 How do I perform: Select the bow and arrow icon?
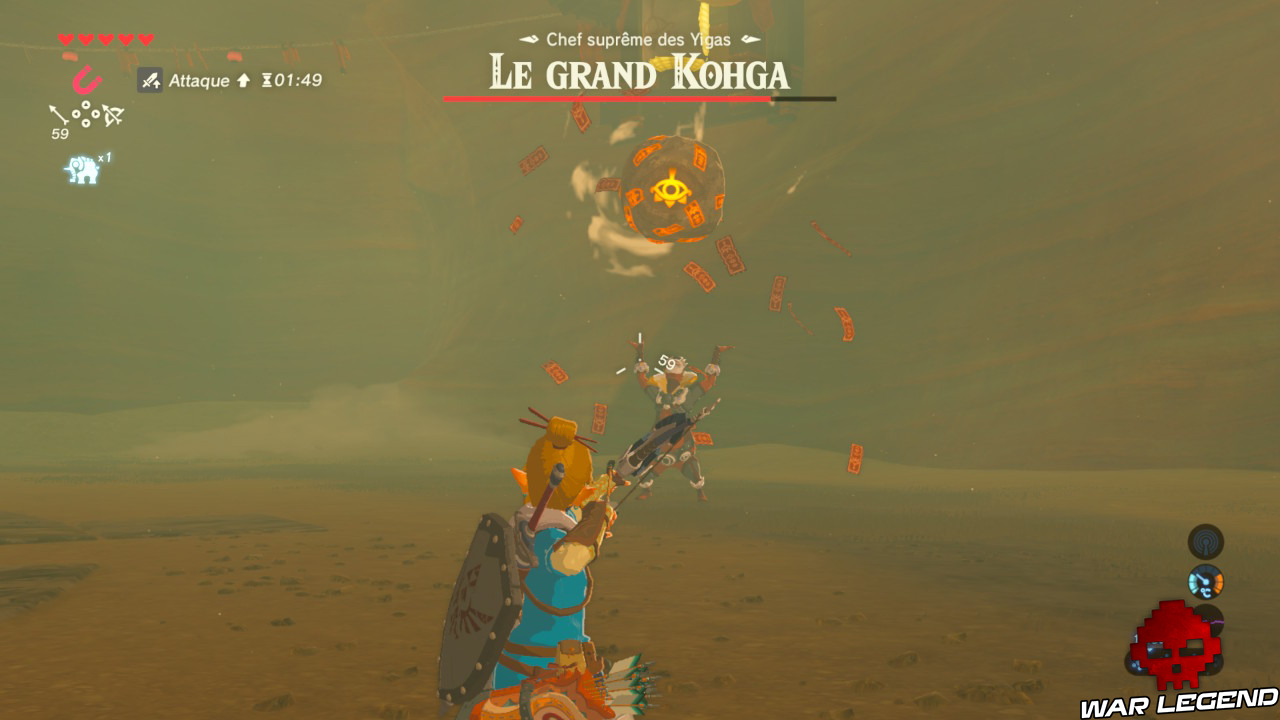113,115
